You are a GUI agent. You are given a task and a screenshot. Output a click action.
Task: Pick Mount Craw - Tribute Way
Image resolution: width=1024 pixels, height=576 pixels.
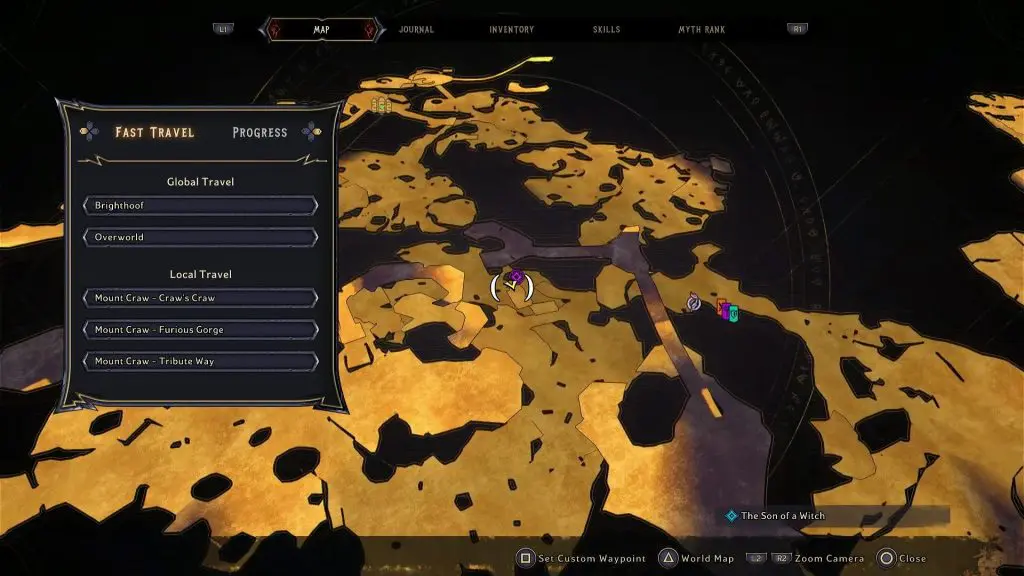pyautogui.click(x=201, y=361)
